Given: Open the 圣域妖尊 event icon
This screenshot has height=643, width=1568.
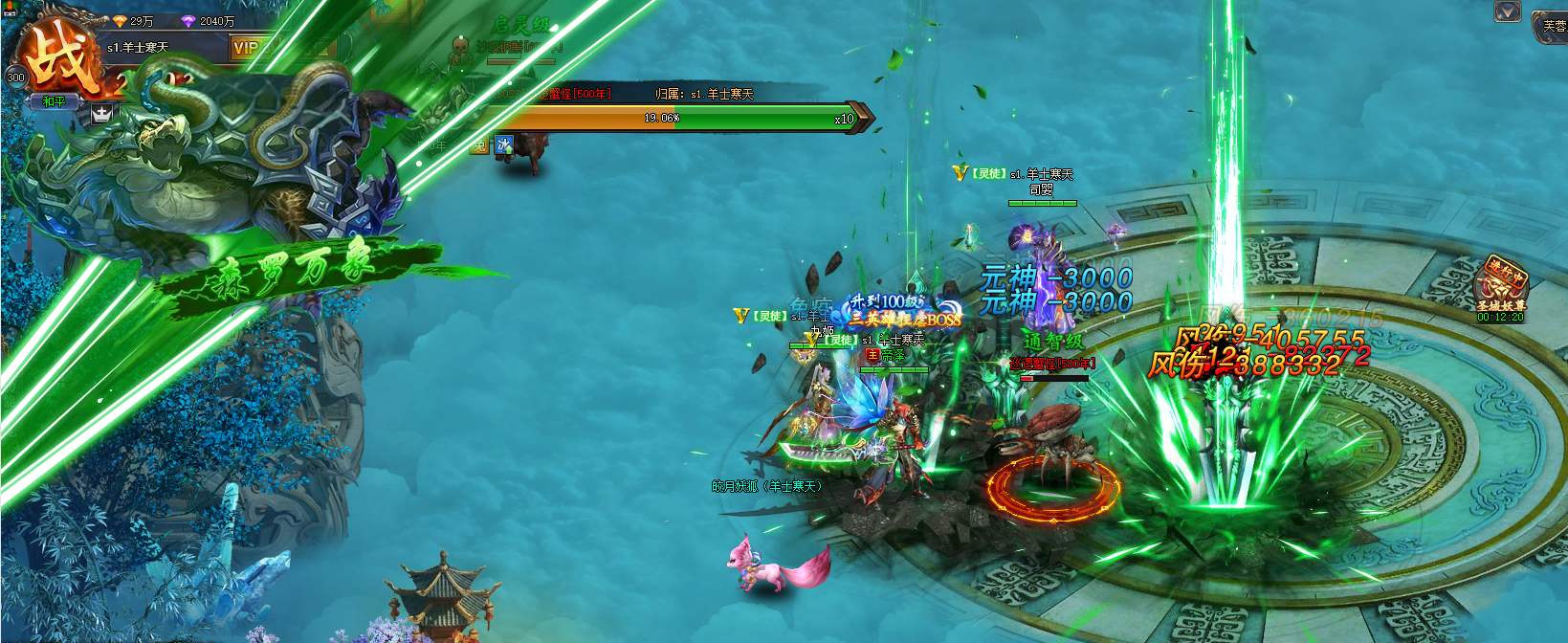Looking at the screenshot, I should (x=1500, y=287).
